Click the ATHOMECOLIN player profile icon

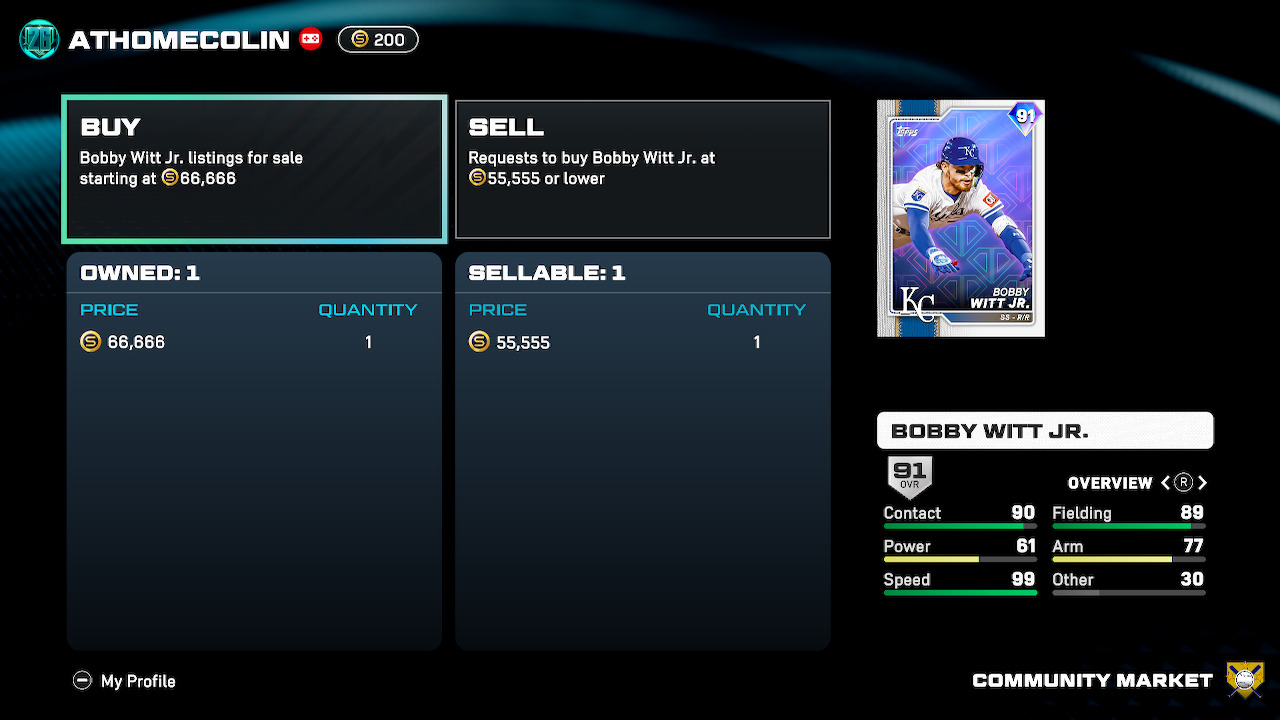click(x=39, y=40)
